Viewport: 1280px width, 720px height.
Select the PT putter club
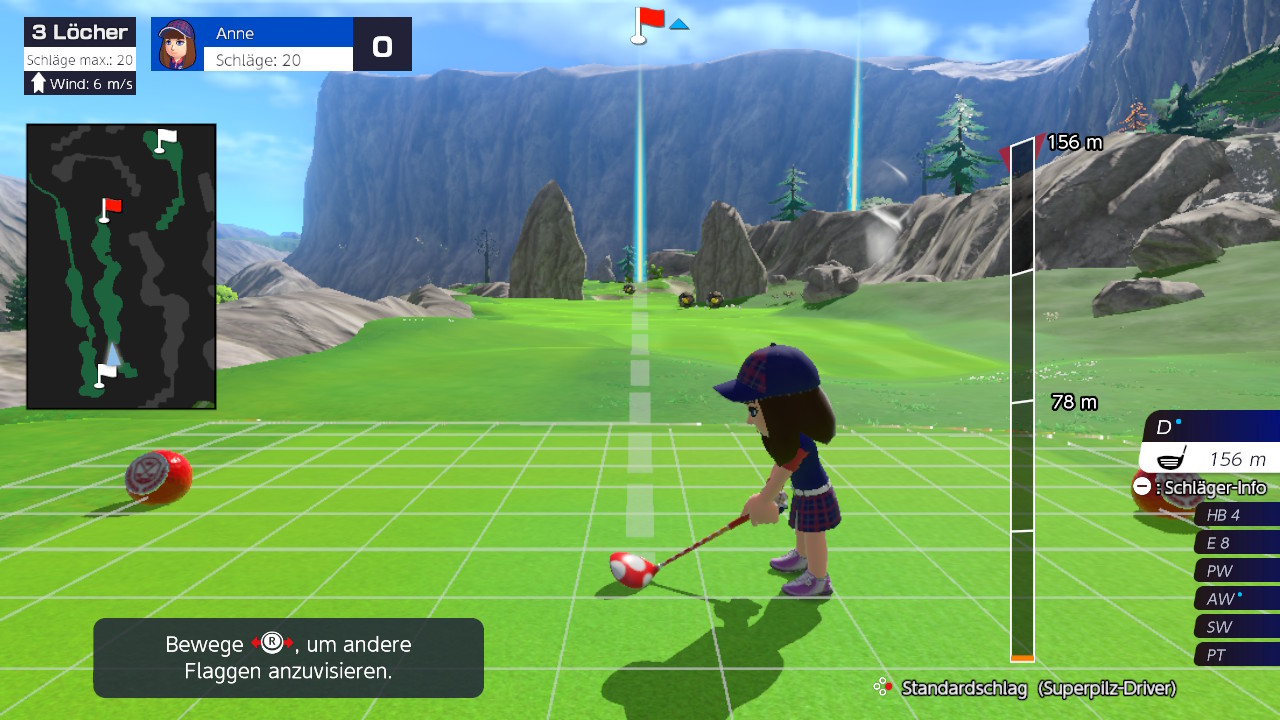pyautogui.click(x=1236, y=655)
